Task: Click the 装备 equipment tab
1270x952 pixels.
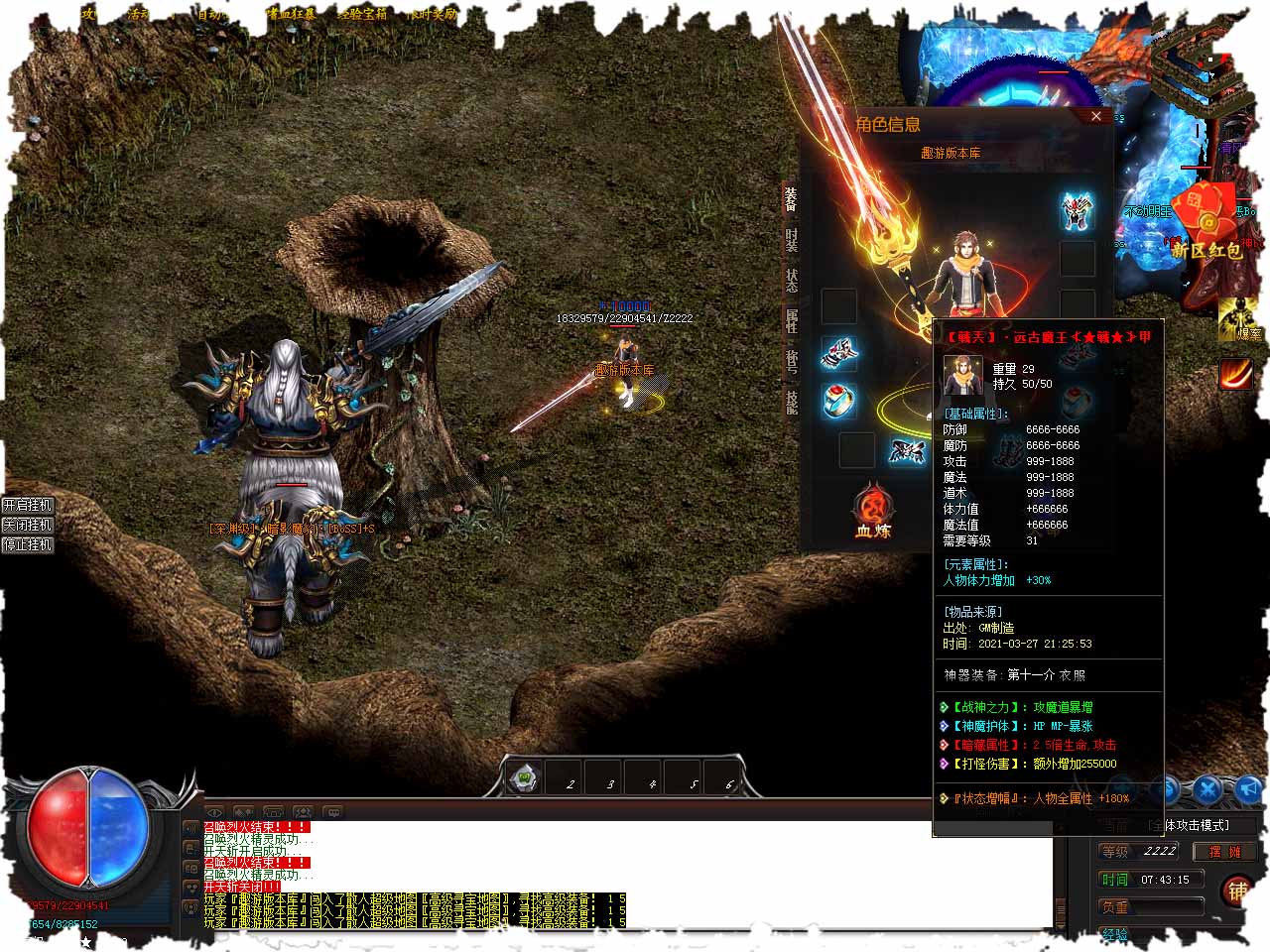Action: click(x=791, y=198)
